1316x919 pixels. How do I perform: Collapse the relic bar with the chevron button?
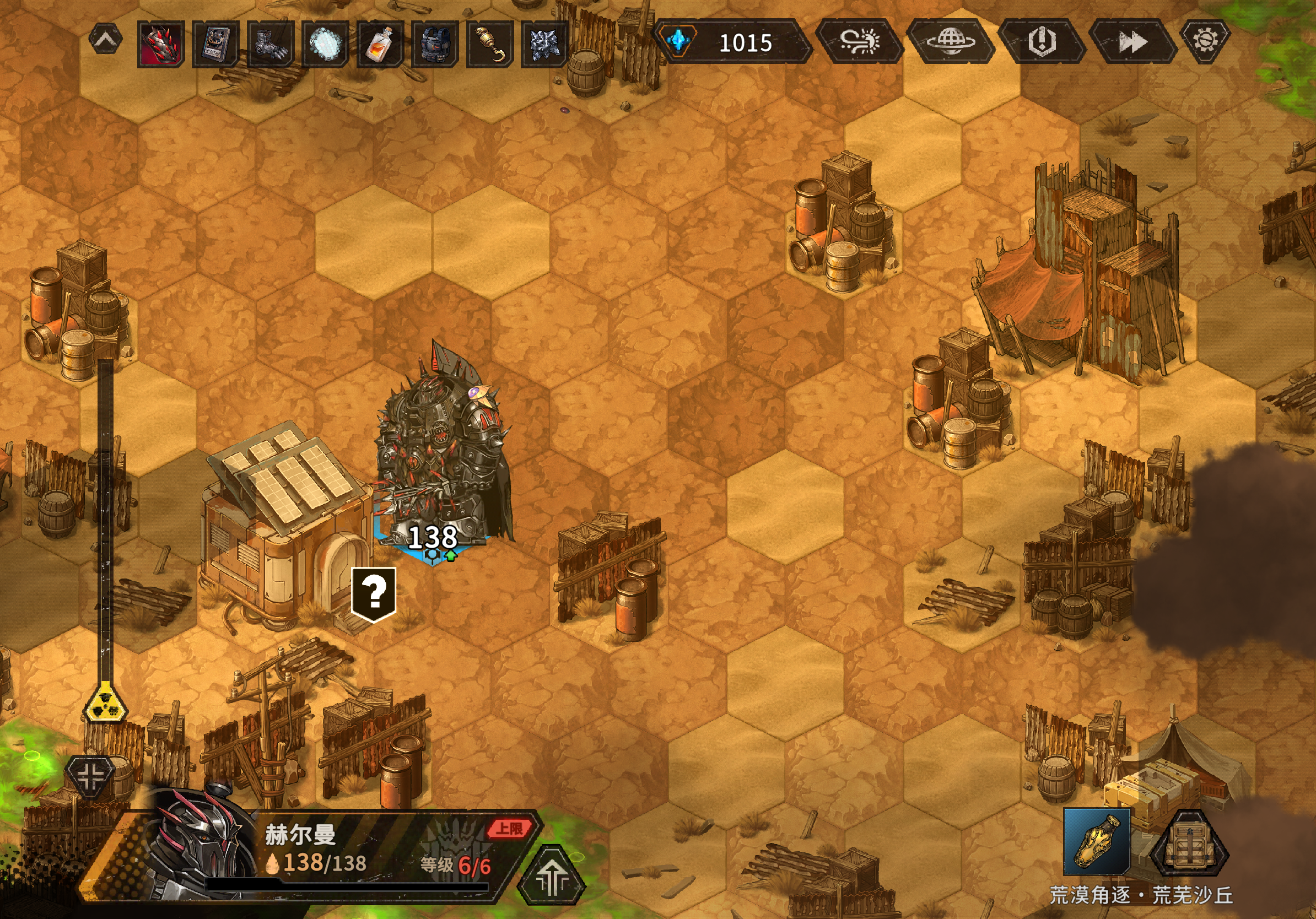click(x=106, y=40)
